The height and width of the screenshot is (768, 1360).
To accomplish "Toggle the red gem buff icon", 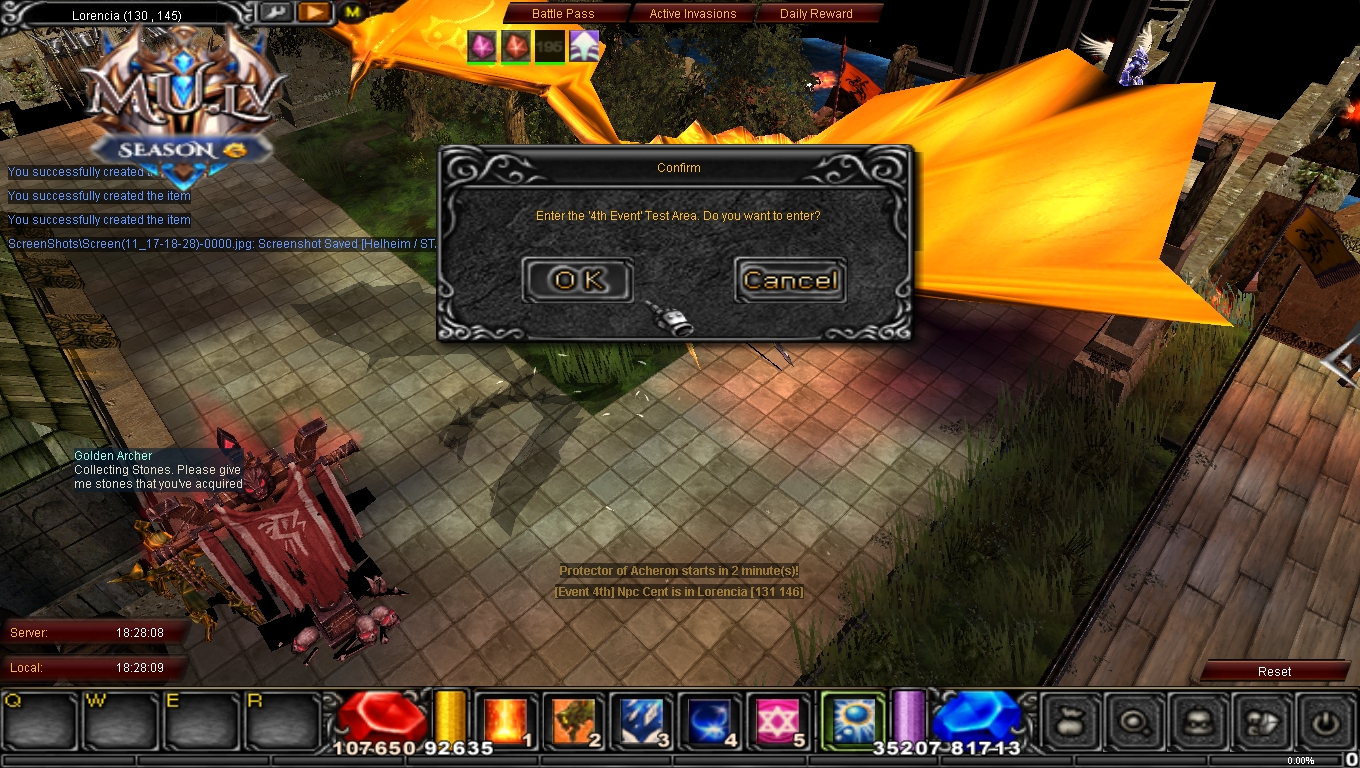I will (x=515, y=45).
